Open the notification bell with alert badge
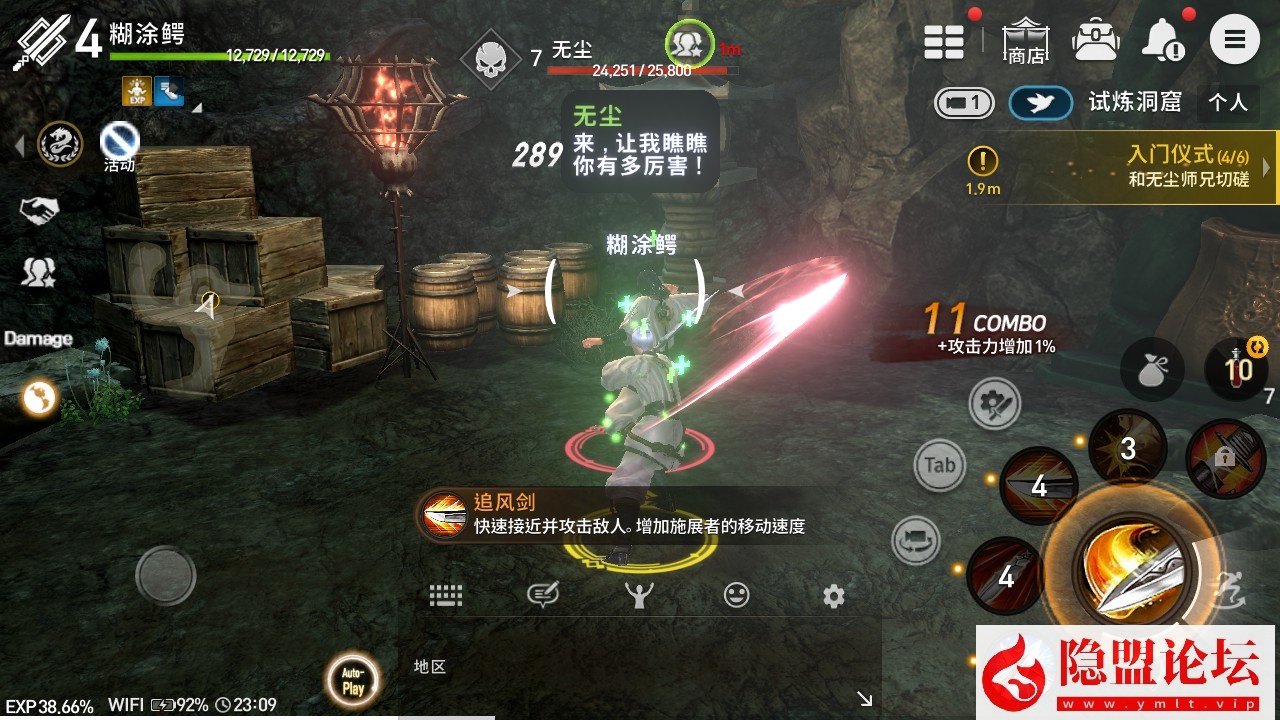The height and width of the screenshot is (720, 1280). pos(1163,40)
